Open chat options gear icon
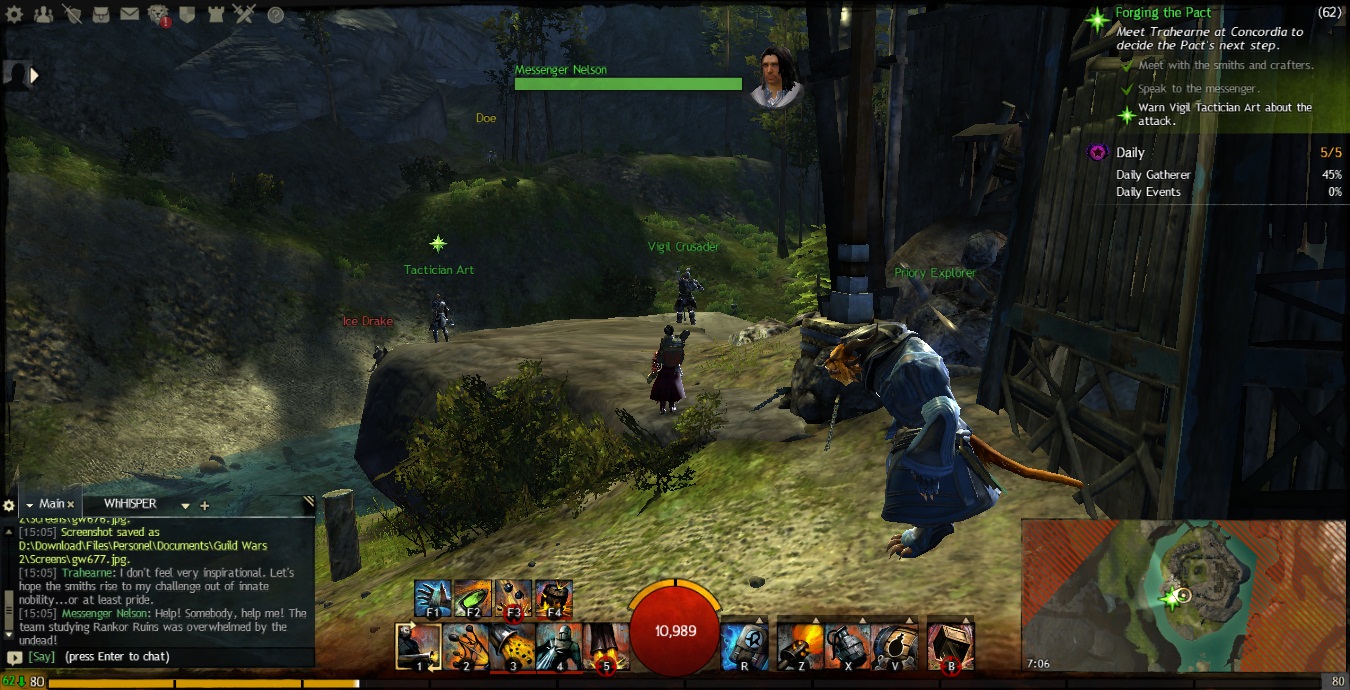This screenshot has height=690, width=1350. coord(9,505)
